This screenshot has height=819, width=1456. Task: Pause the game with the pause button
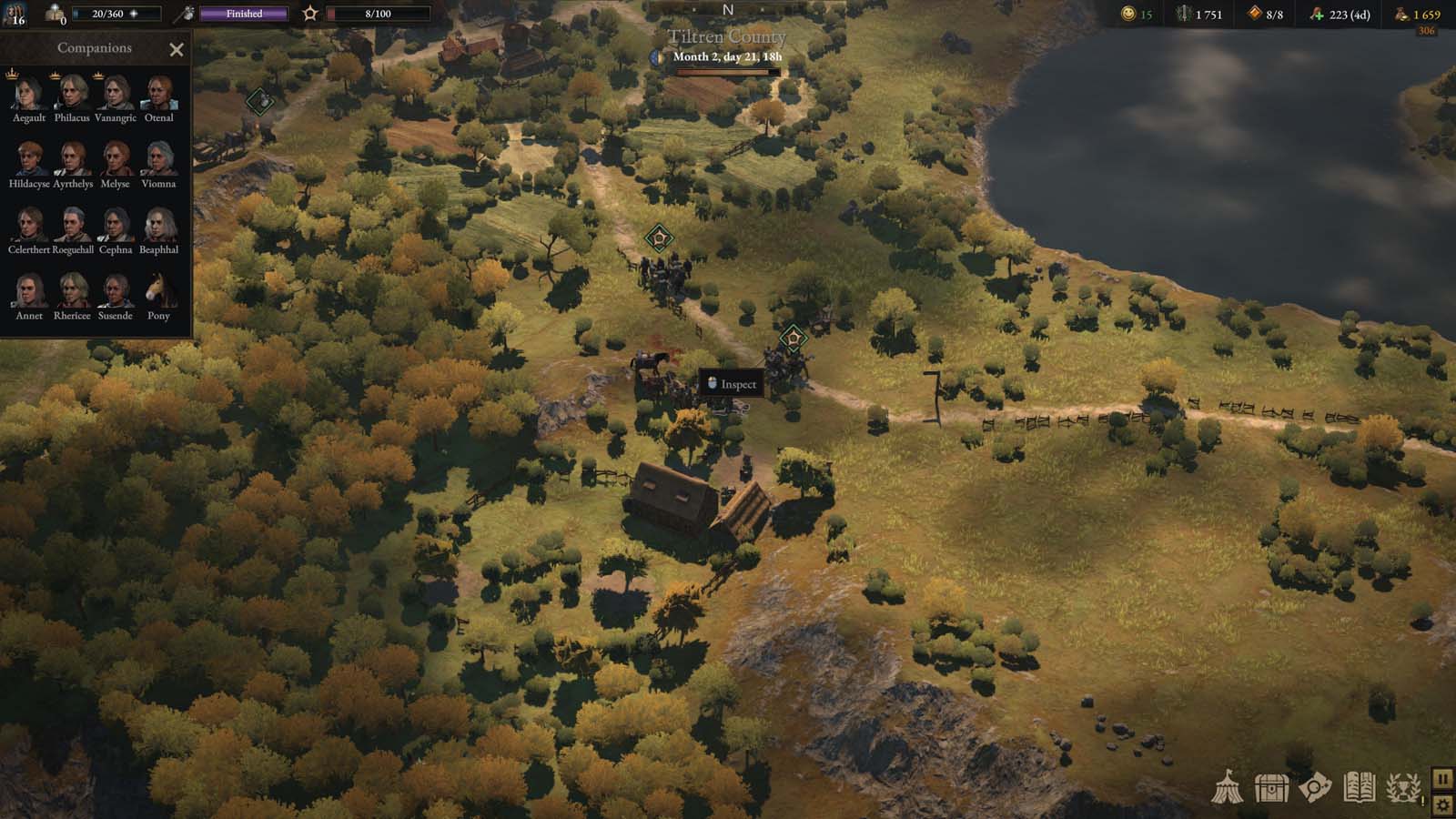(1442, 779)
